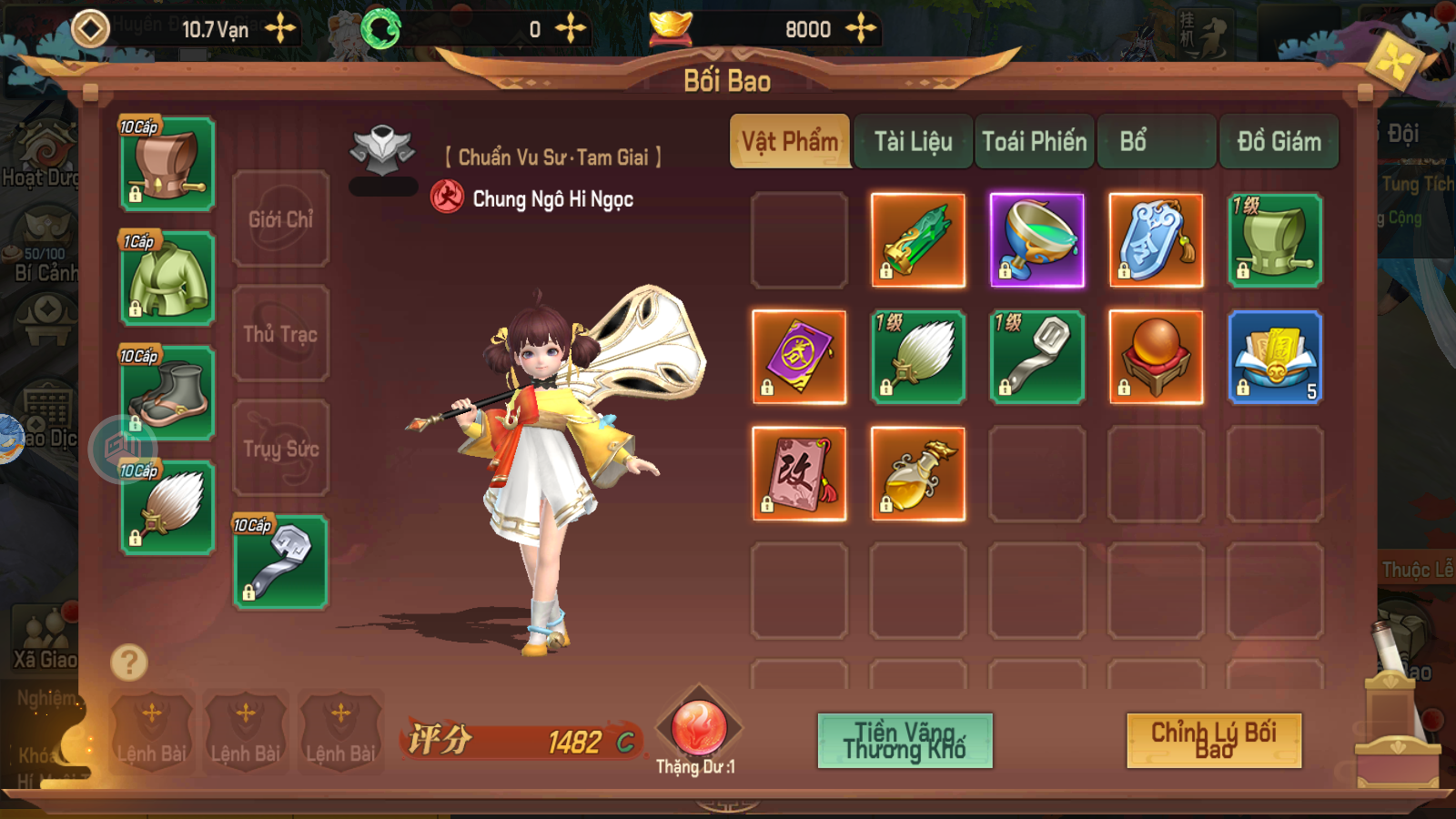This screenshot has height=819, width=1456.
Task: Open the blue chest with quantity 5
Action: coord(1275,357)
